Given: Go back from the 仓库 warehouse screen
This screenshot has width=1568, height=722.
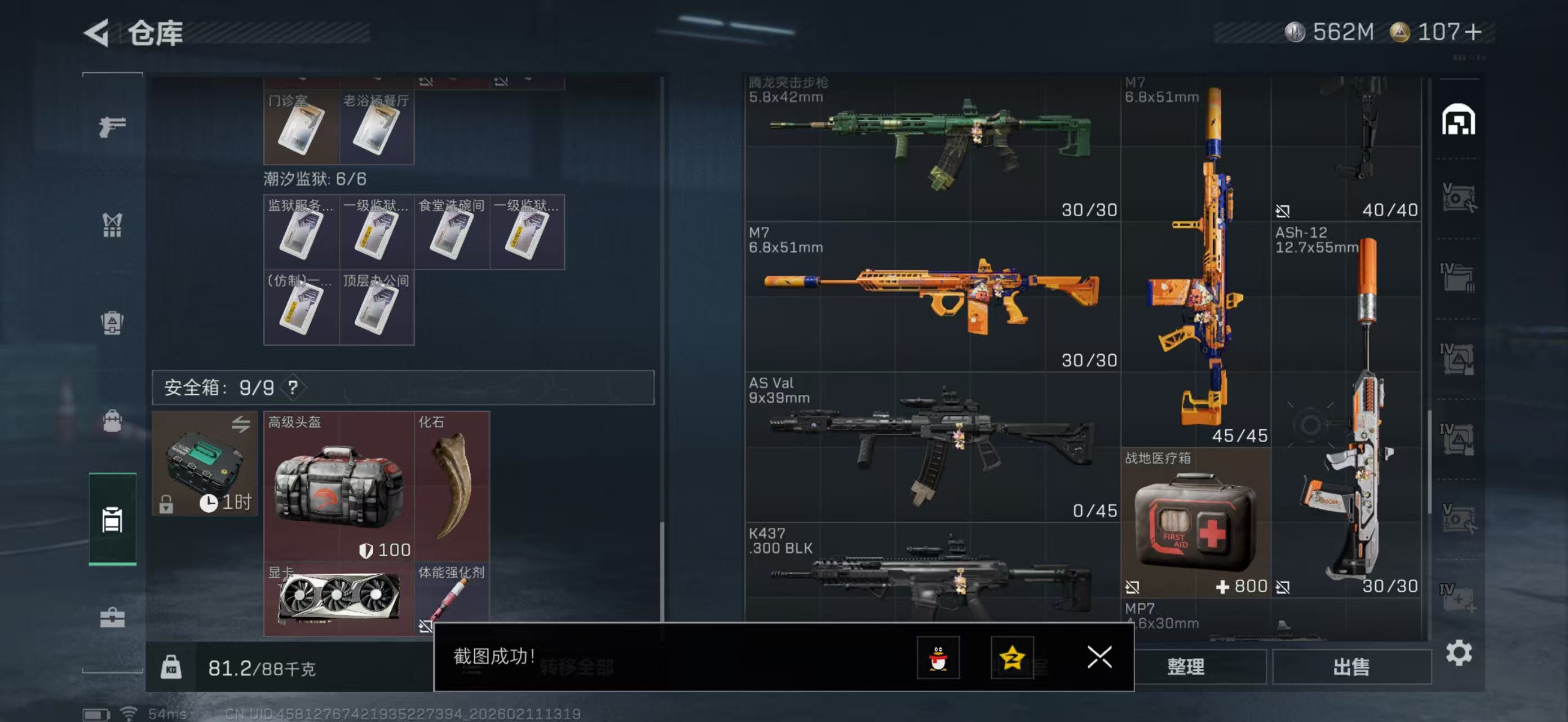Looking at the screenshot, I should (98, 32).
